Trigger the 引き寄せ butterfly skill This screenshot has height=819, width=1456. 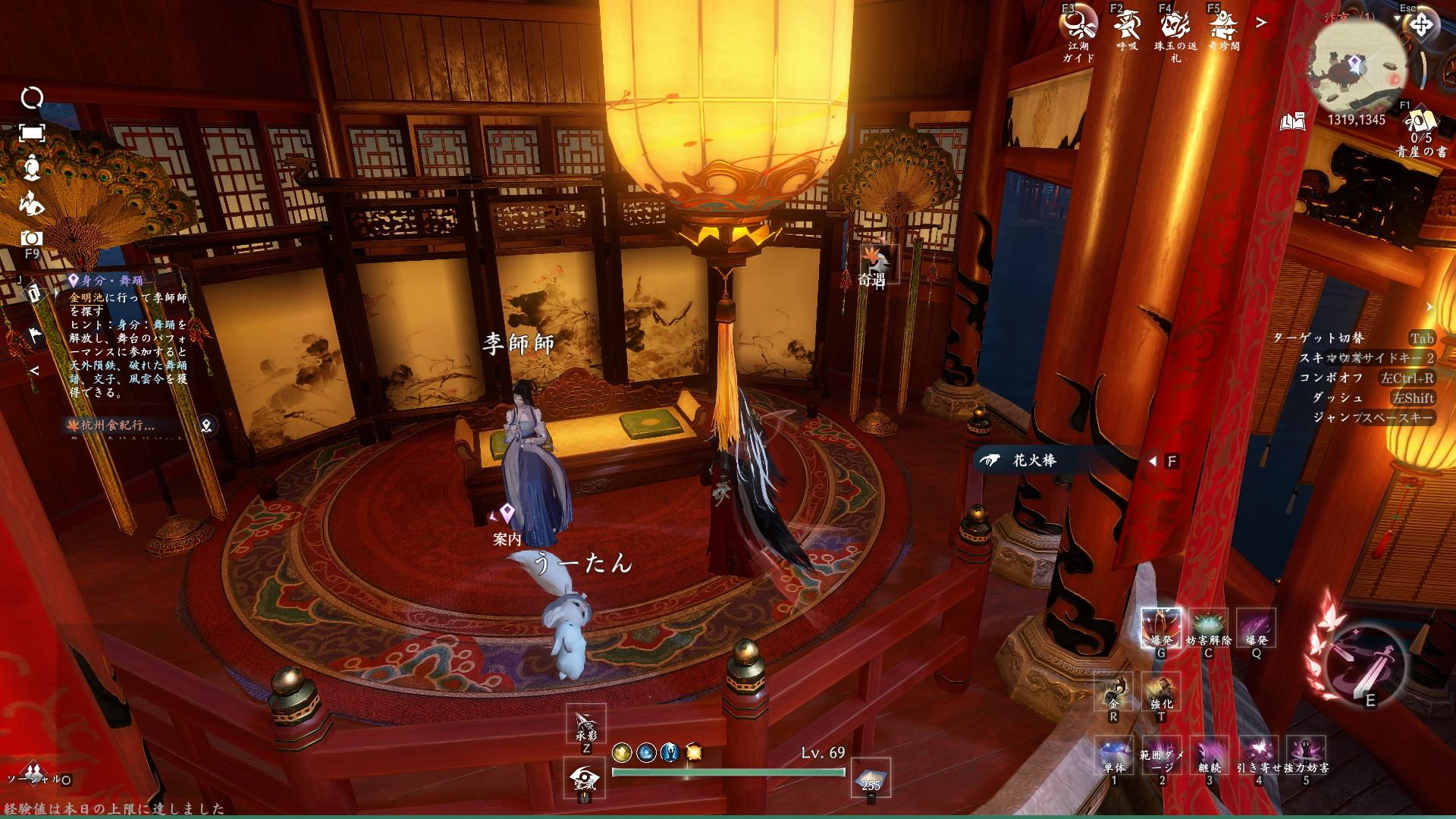click(x=1259, y=753)
